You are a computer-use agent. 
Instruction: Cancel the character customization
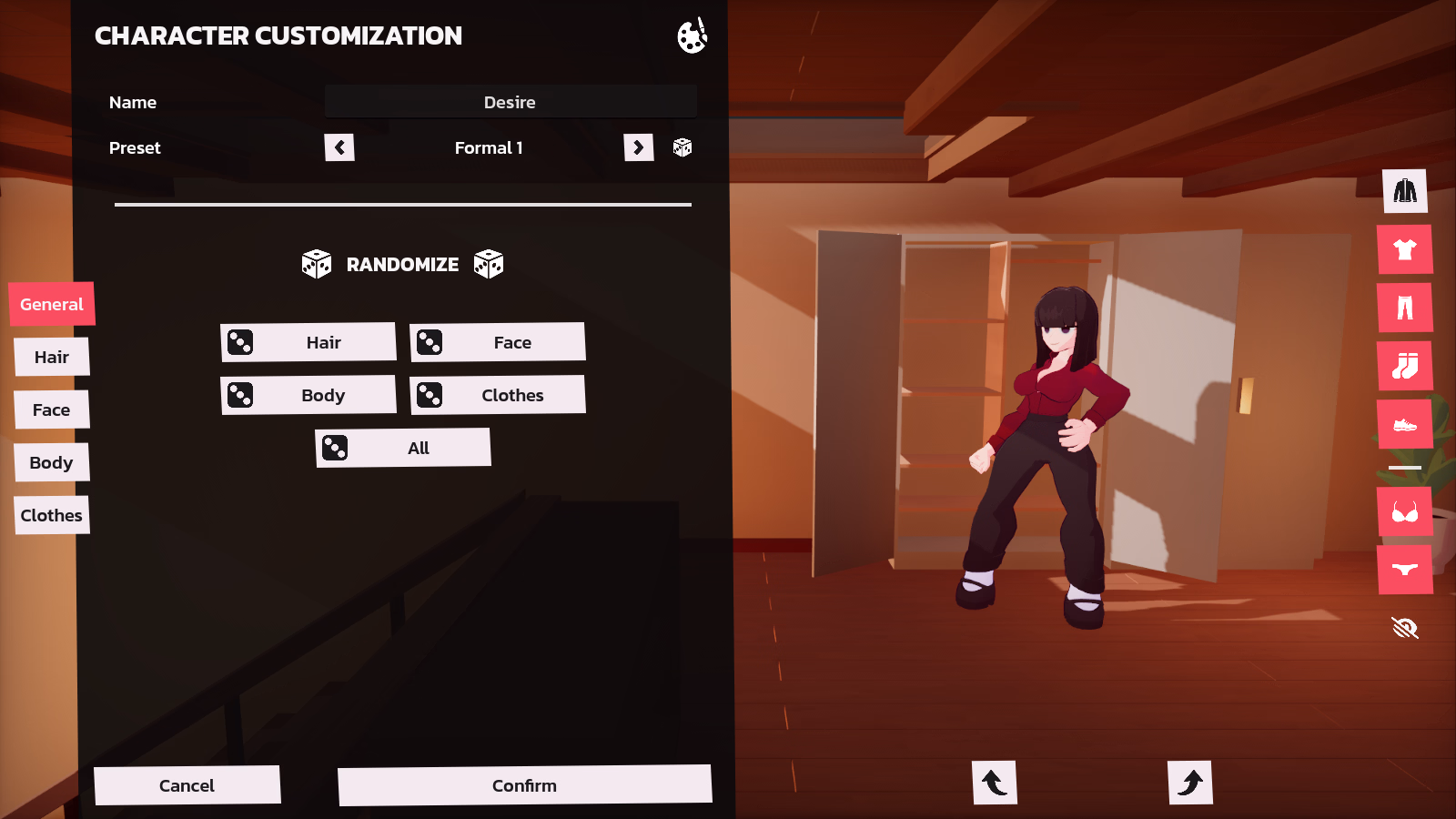[187, 784]
